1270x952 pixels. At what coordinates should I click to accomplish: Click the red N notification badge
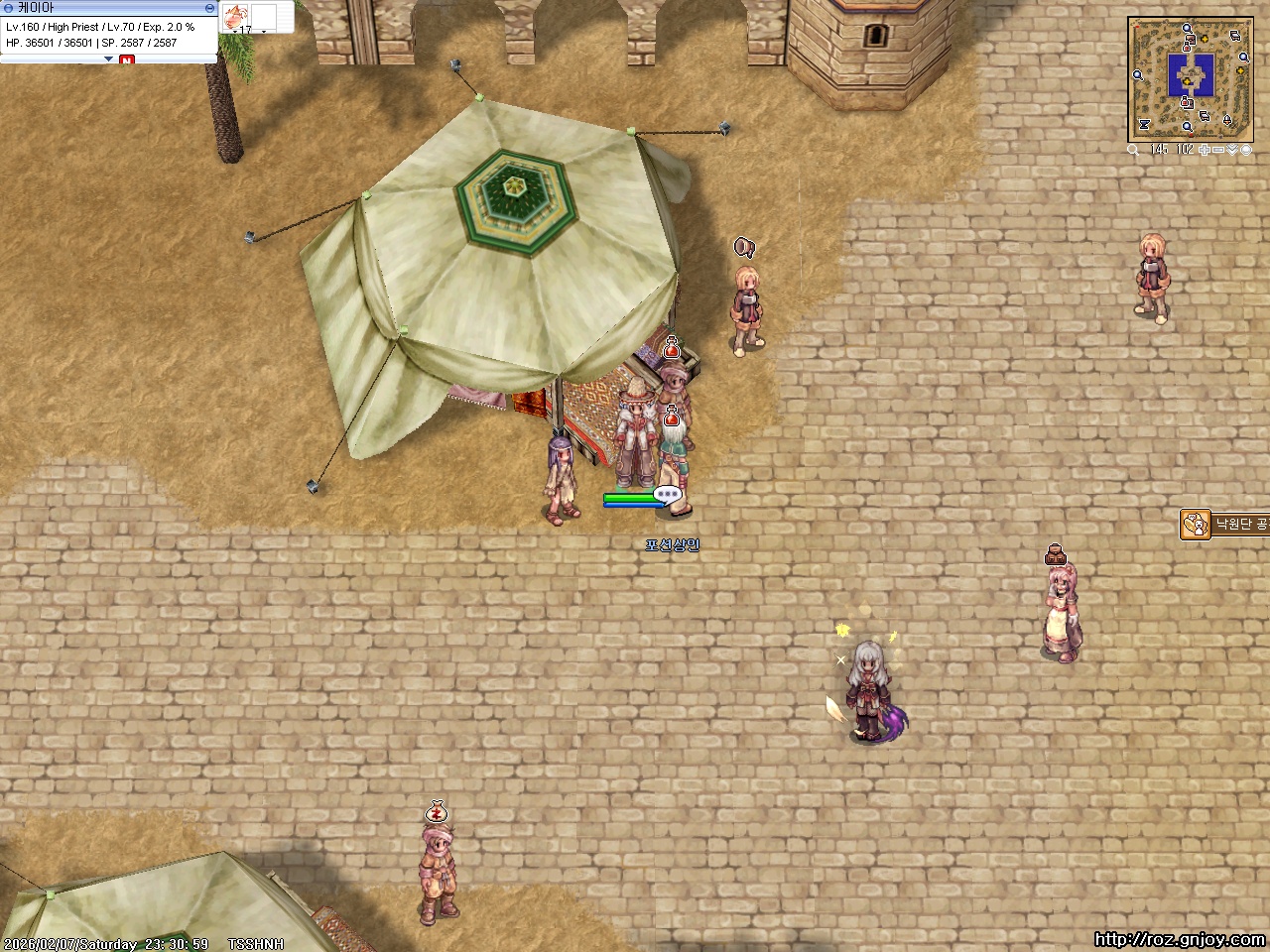click(126, 60)
